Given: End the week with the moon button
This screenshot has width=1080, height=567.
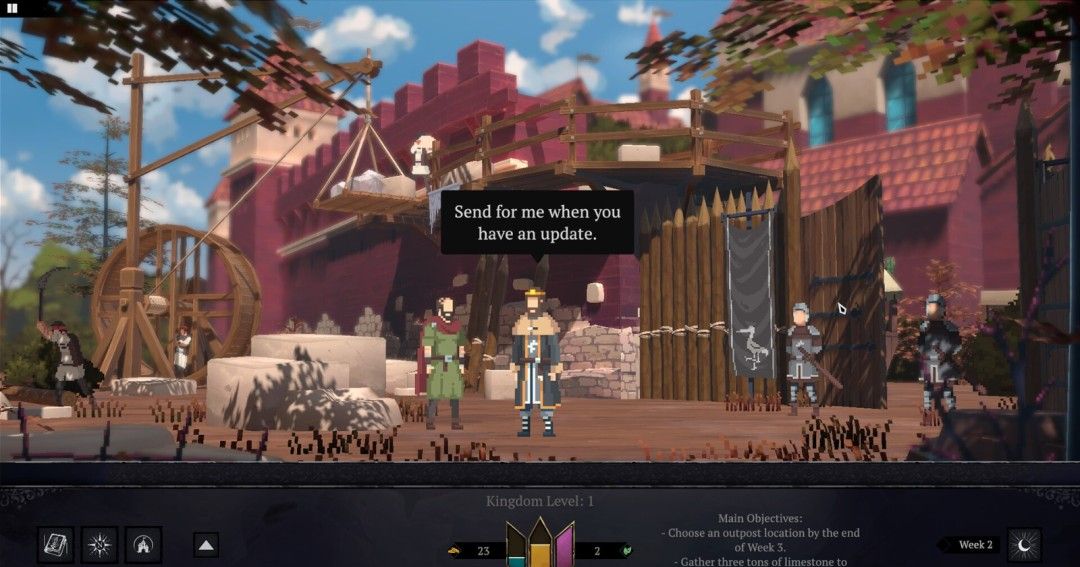Looking at the screenshot, I should click(1024, 545).
